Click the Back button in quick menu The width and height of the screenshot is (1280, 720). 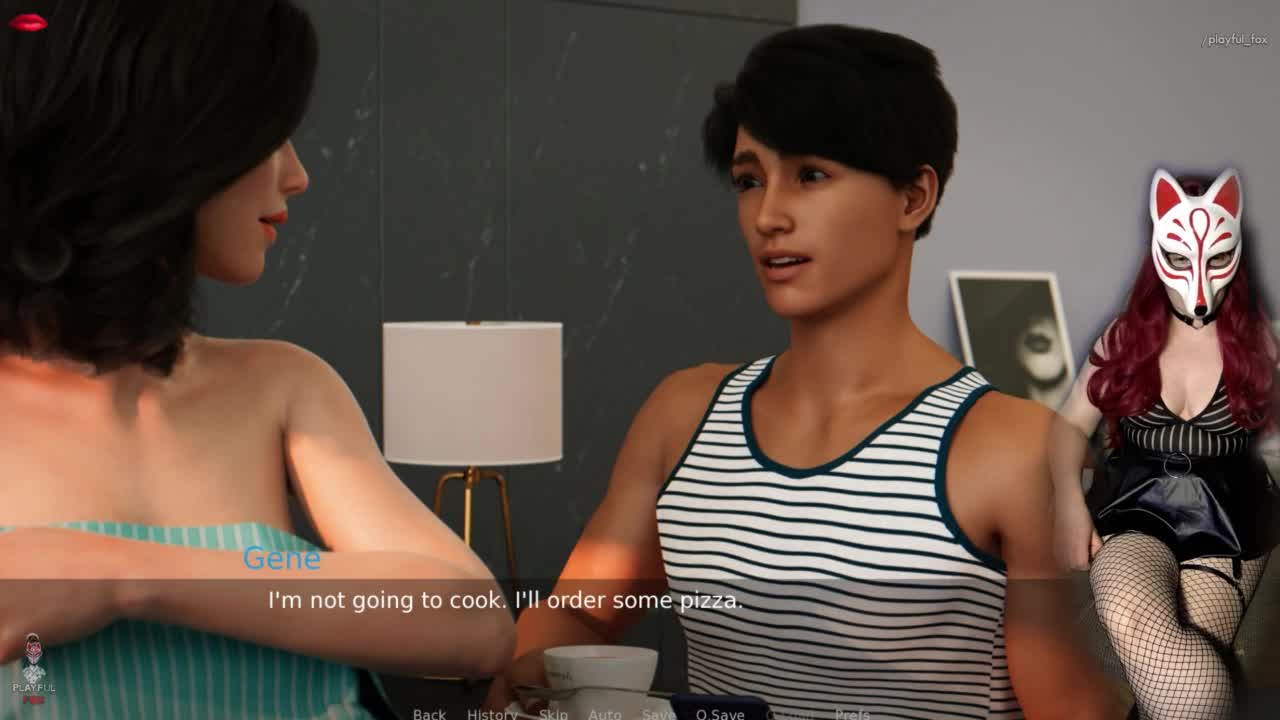(429, 713)
